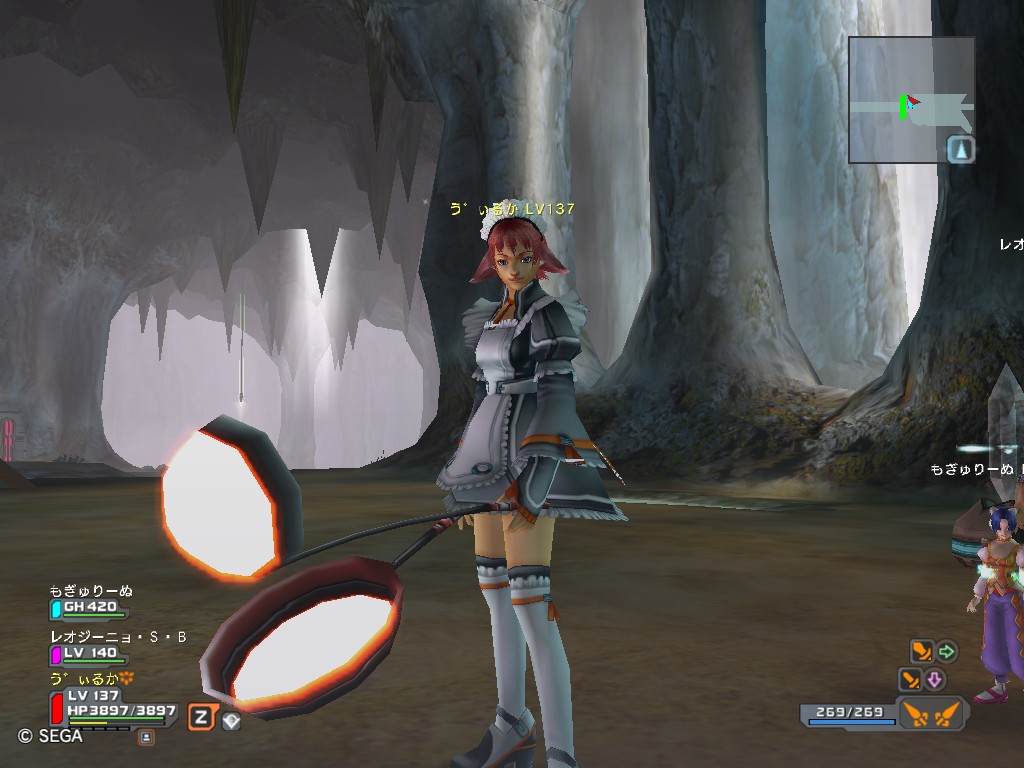The width and height of the screenshot is (1024, 768).
Task: Select party member もぎゅりーぬ status panel
Action: coord(90,601)
